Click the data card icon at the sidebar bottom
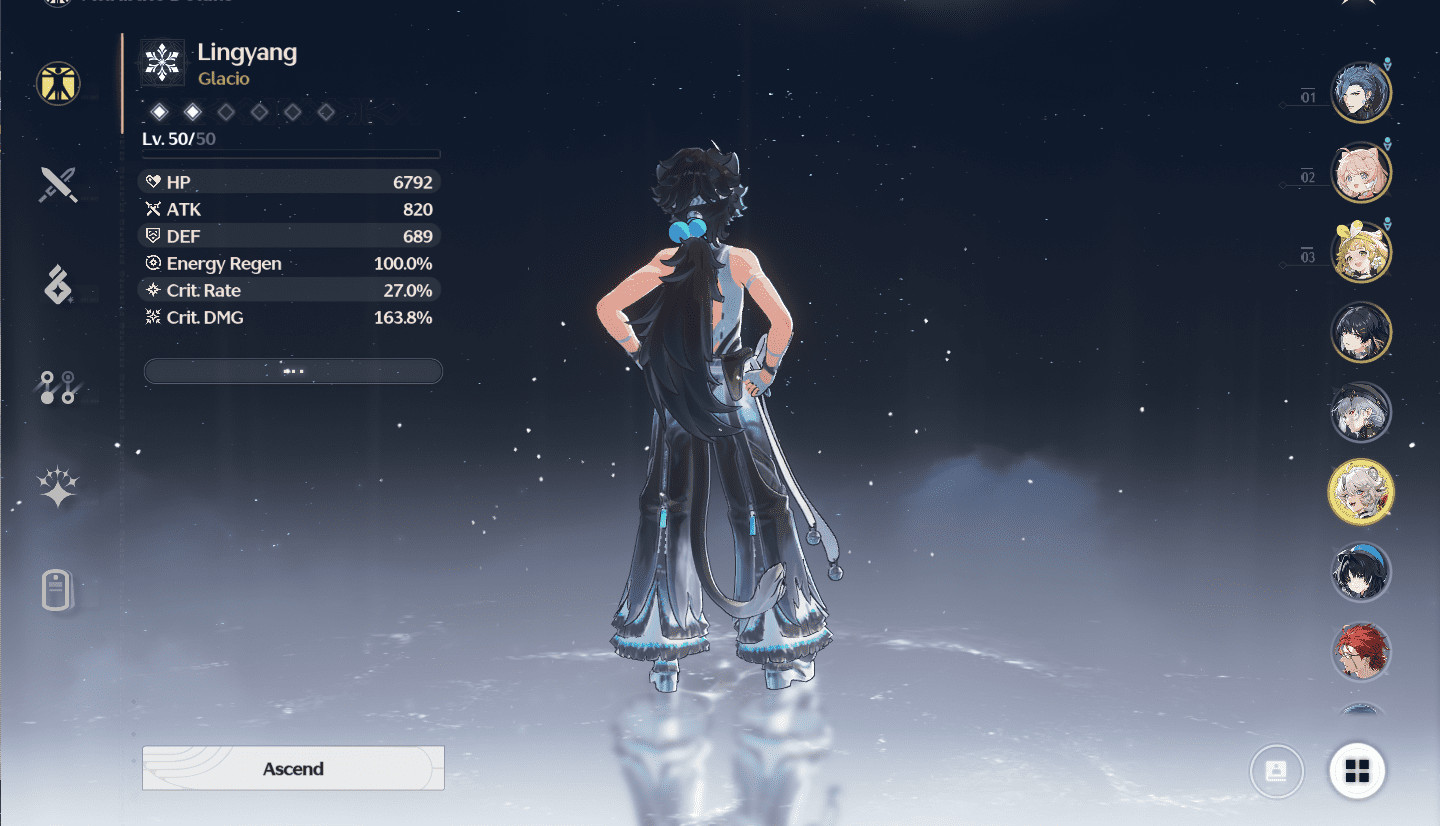 coord(57,590)
